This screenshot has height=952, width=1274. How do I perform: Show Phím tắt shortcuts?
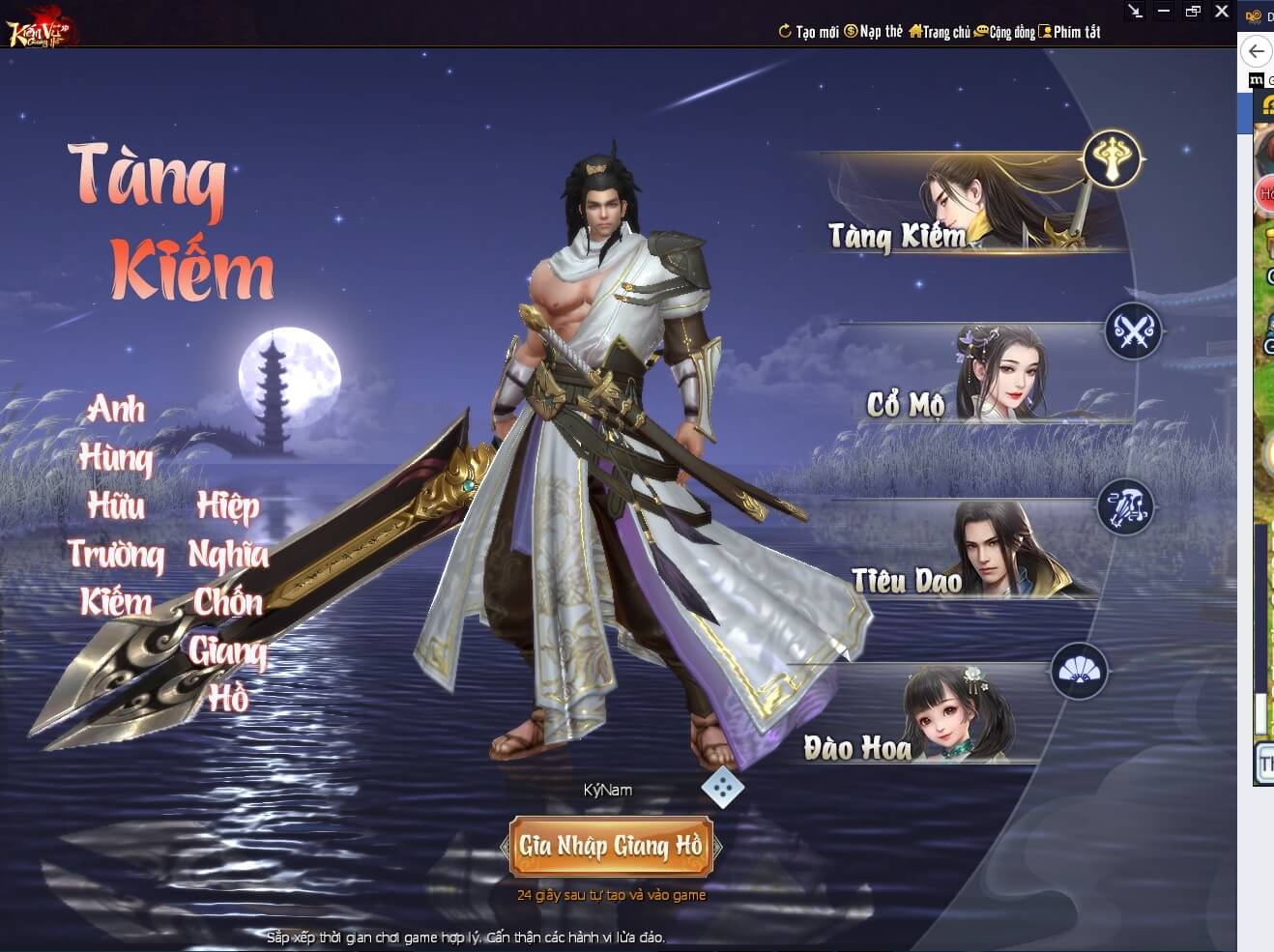pos(1070,32)
